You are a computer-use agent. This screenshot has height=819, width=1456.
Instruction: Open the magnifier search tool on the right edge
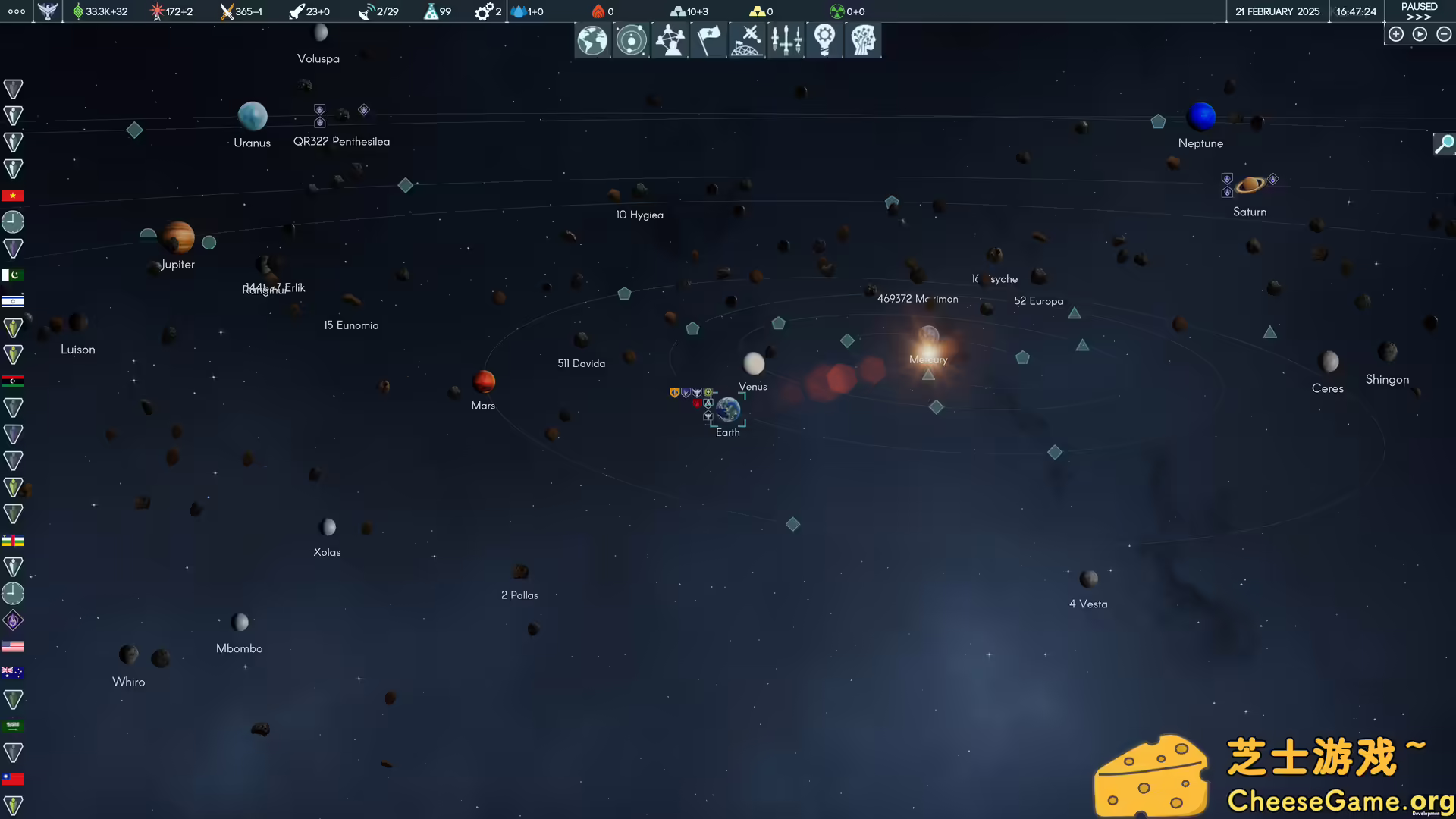[x=1444, y=144]
